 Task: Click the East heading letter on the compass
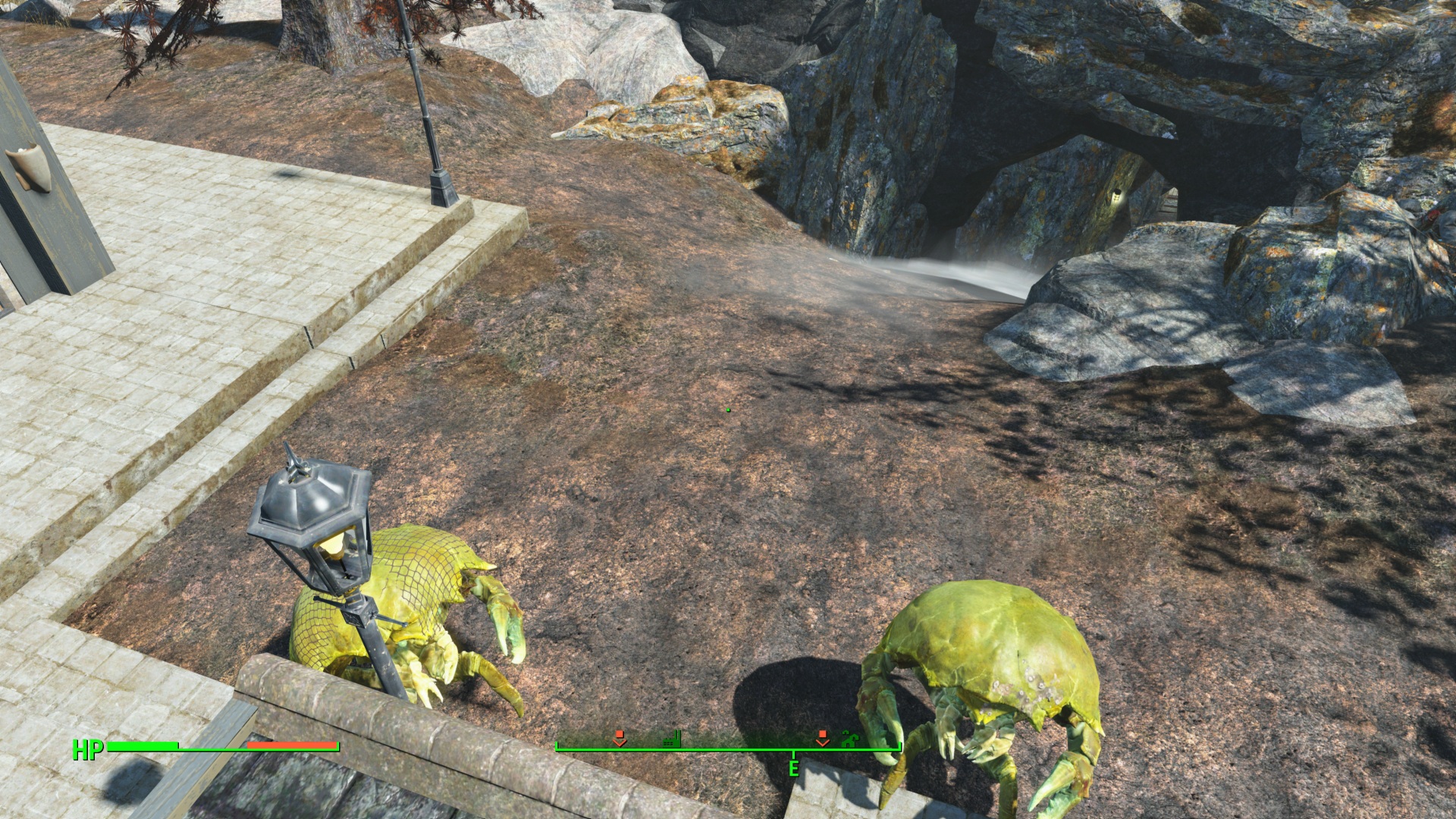coord(793,768)
